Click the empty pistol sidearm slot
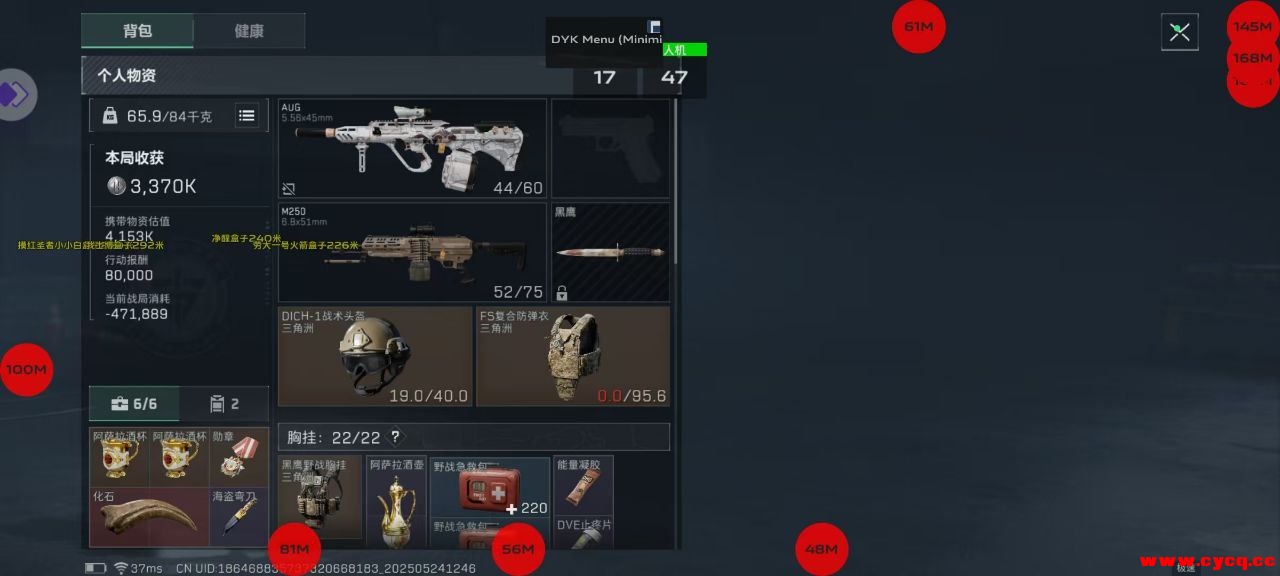 tap(610, 148)
